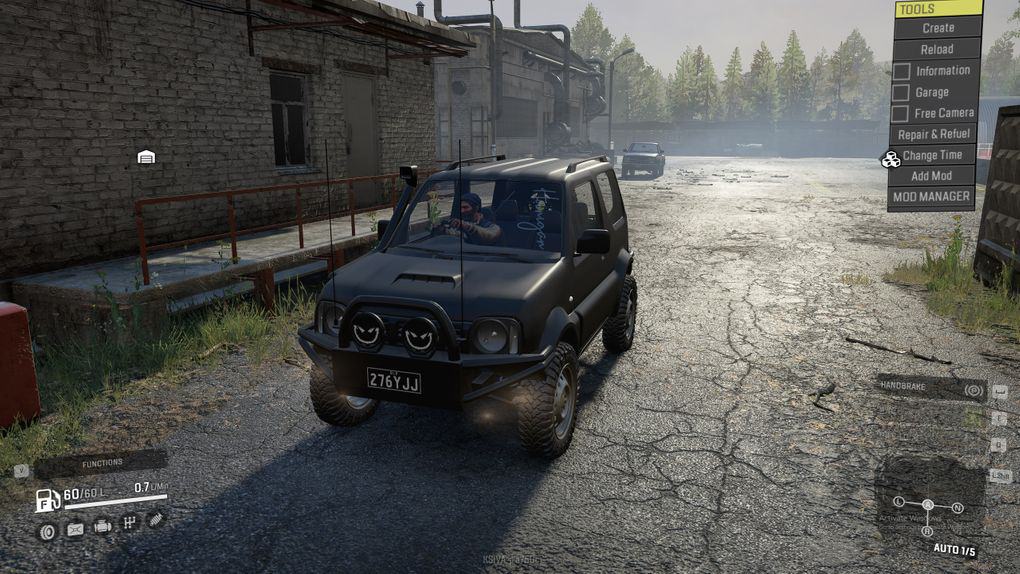Turn on Free Camera
Image resolution: width=1020 pixels, height=574 pixels.
coord(901,113)
